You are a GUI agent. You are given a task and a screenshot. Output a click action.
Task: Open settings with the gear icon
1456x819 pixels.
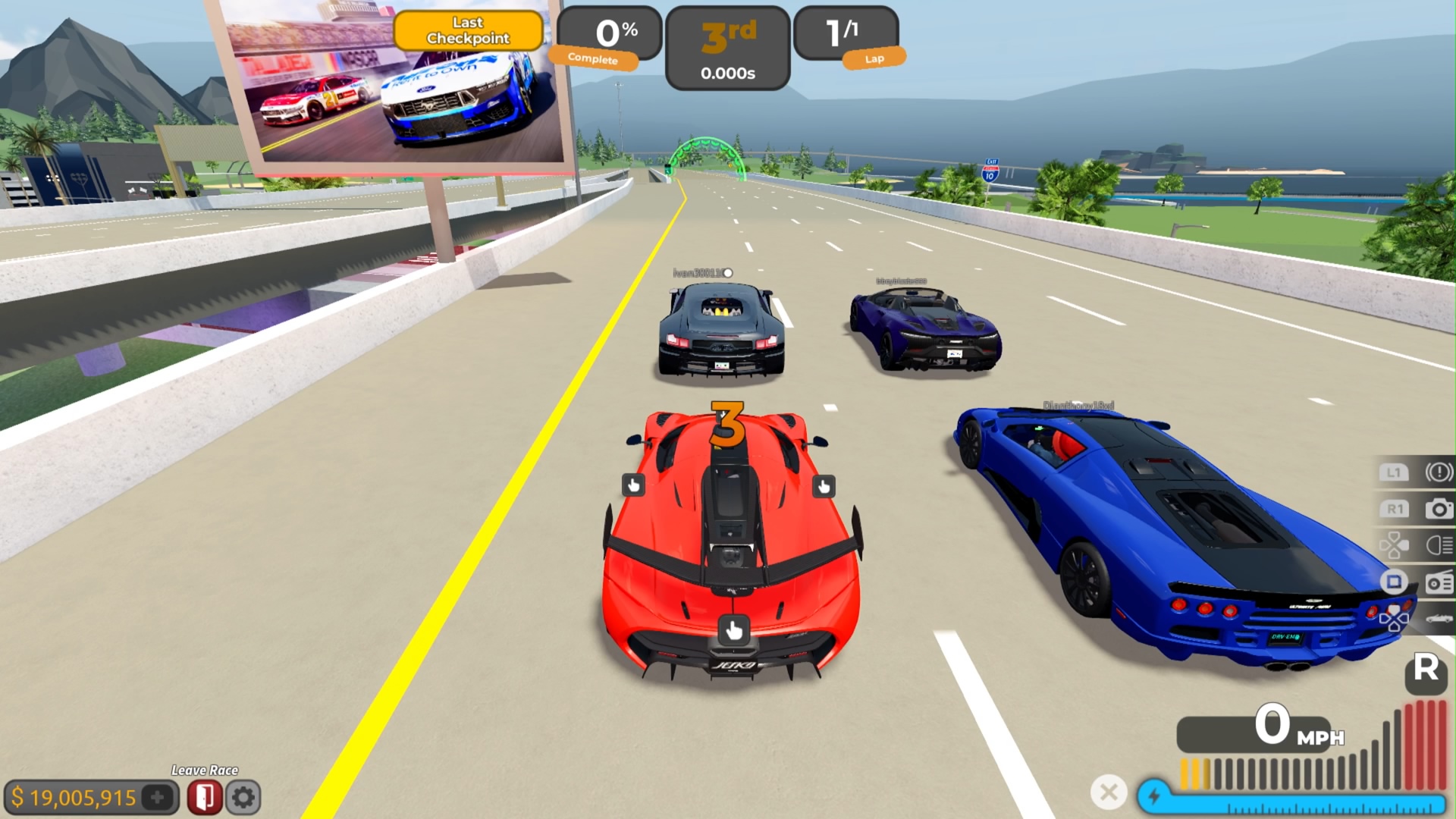243,797
